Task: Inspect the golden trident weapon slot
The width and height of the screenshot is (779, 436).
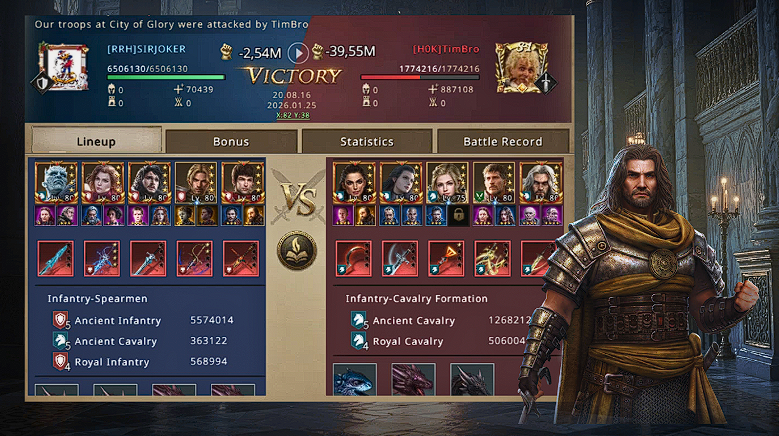Action: point(492,258)
